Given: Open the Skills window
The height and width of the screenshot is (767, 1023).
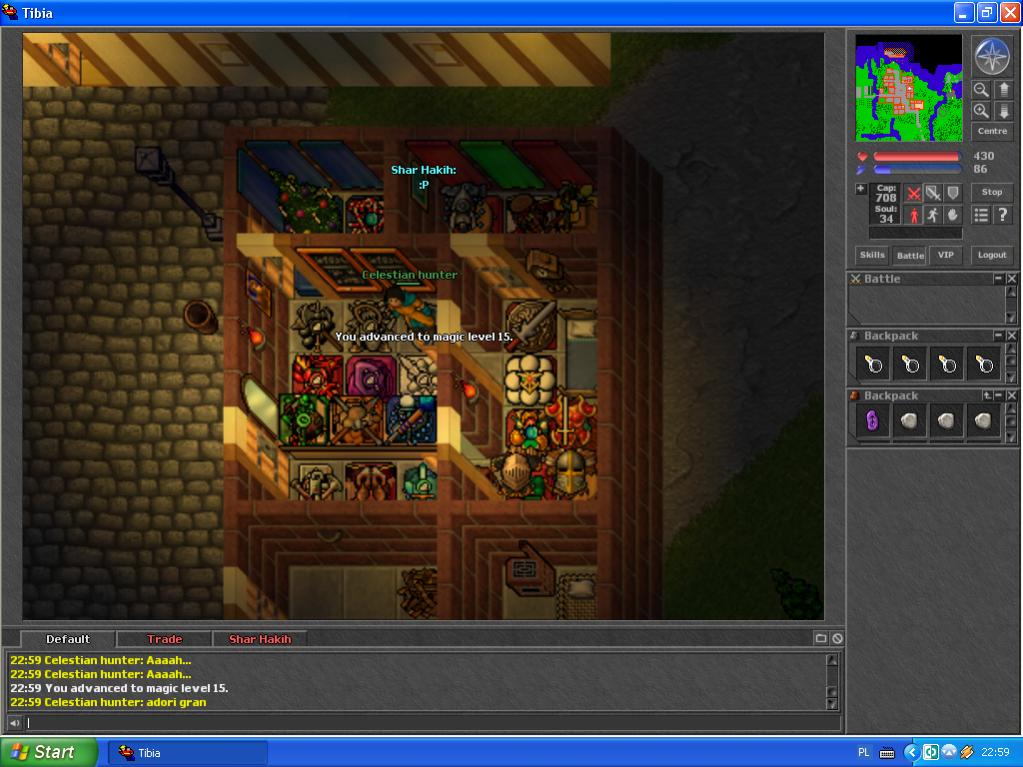Looking at the screenshot, I should [872, 255].
